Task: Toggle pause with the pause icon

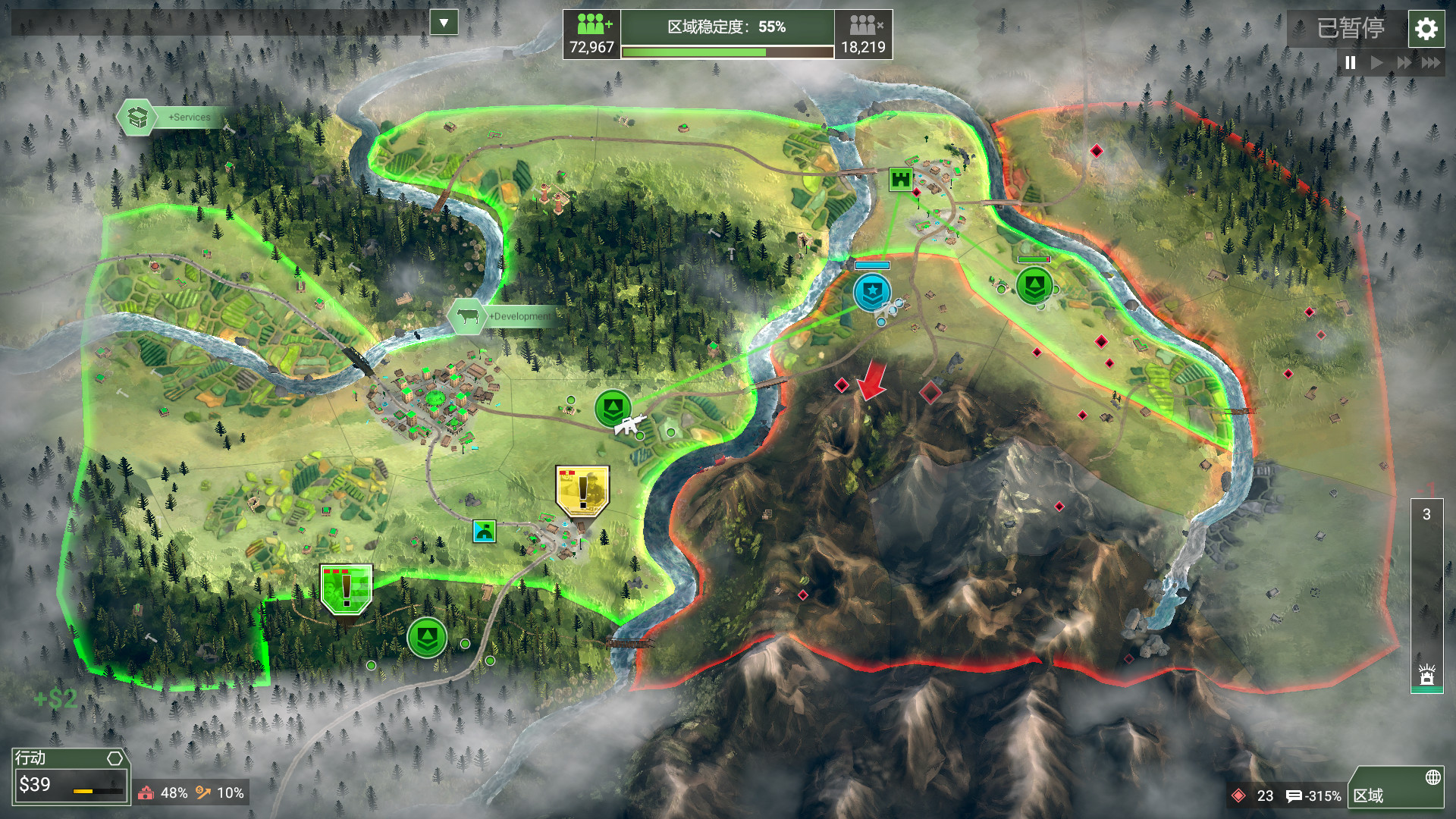Action: click(1349, 64)
